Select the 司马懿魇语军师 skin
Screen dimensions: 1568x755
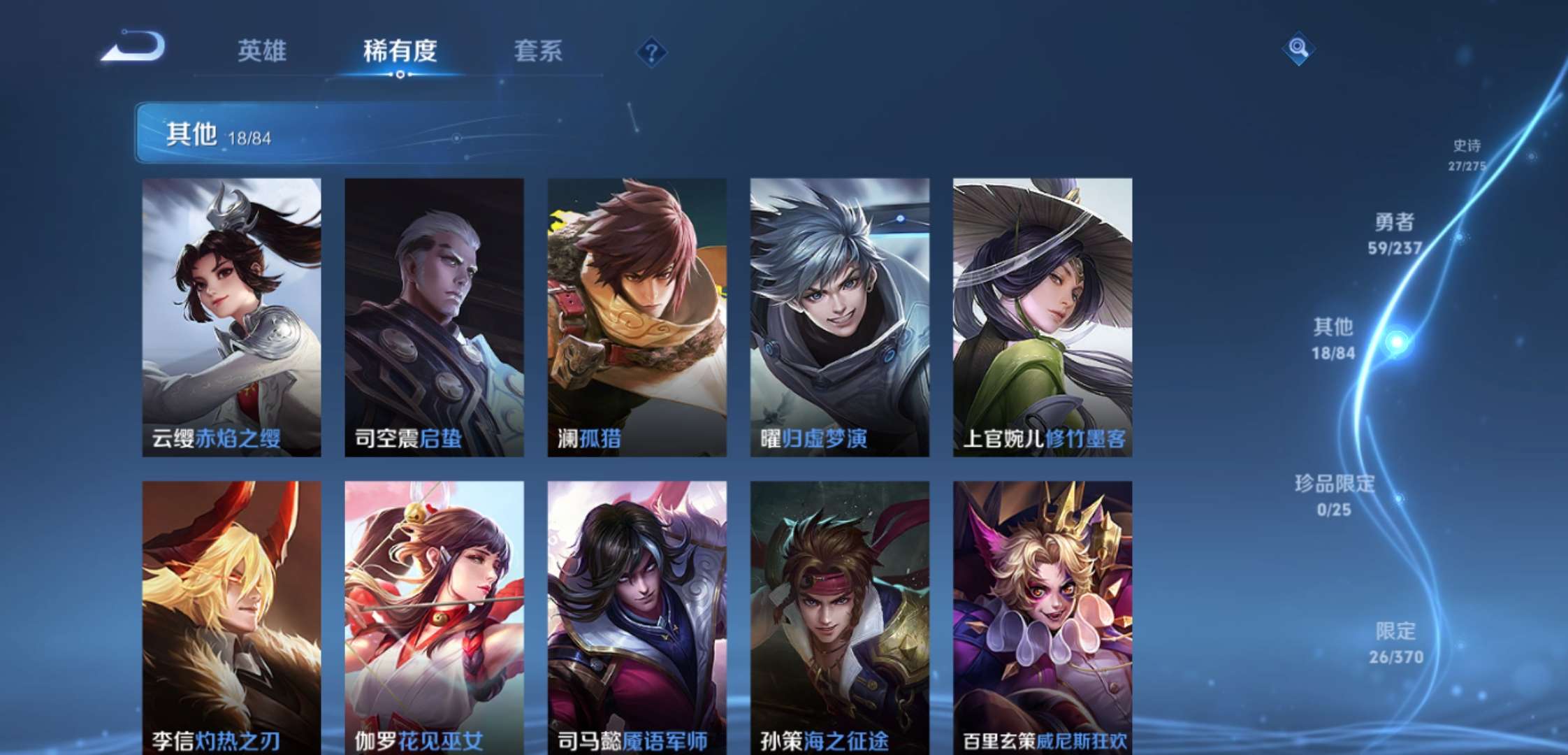636,608
